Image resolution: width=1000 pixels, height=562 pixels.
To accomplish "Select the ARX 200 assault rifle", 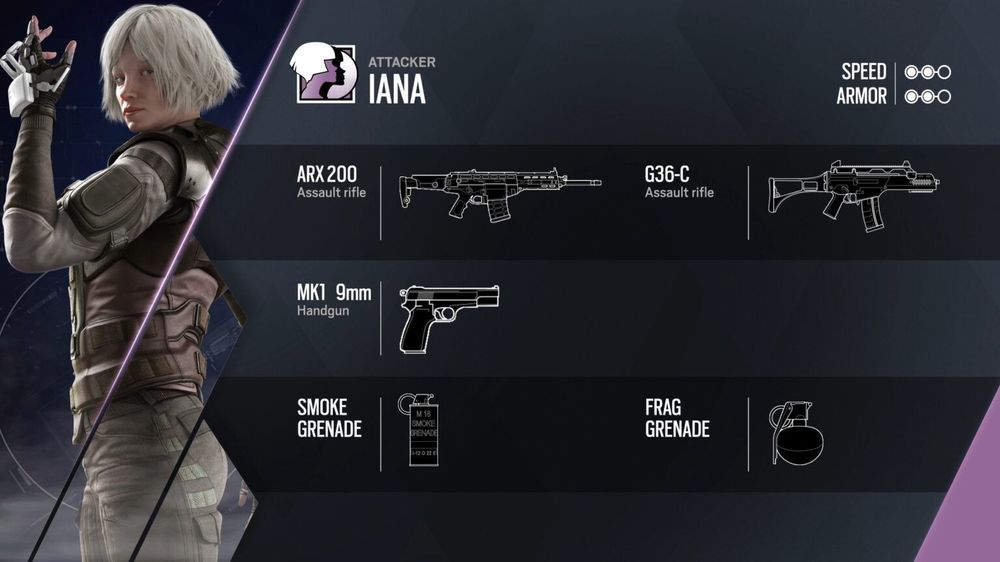I will [500, 190].
